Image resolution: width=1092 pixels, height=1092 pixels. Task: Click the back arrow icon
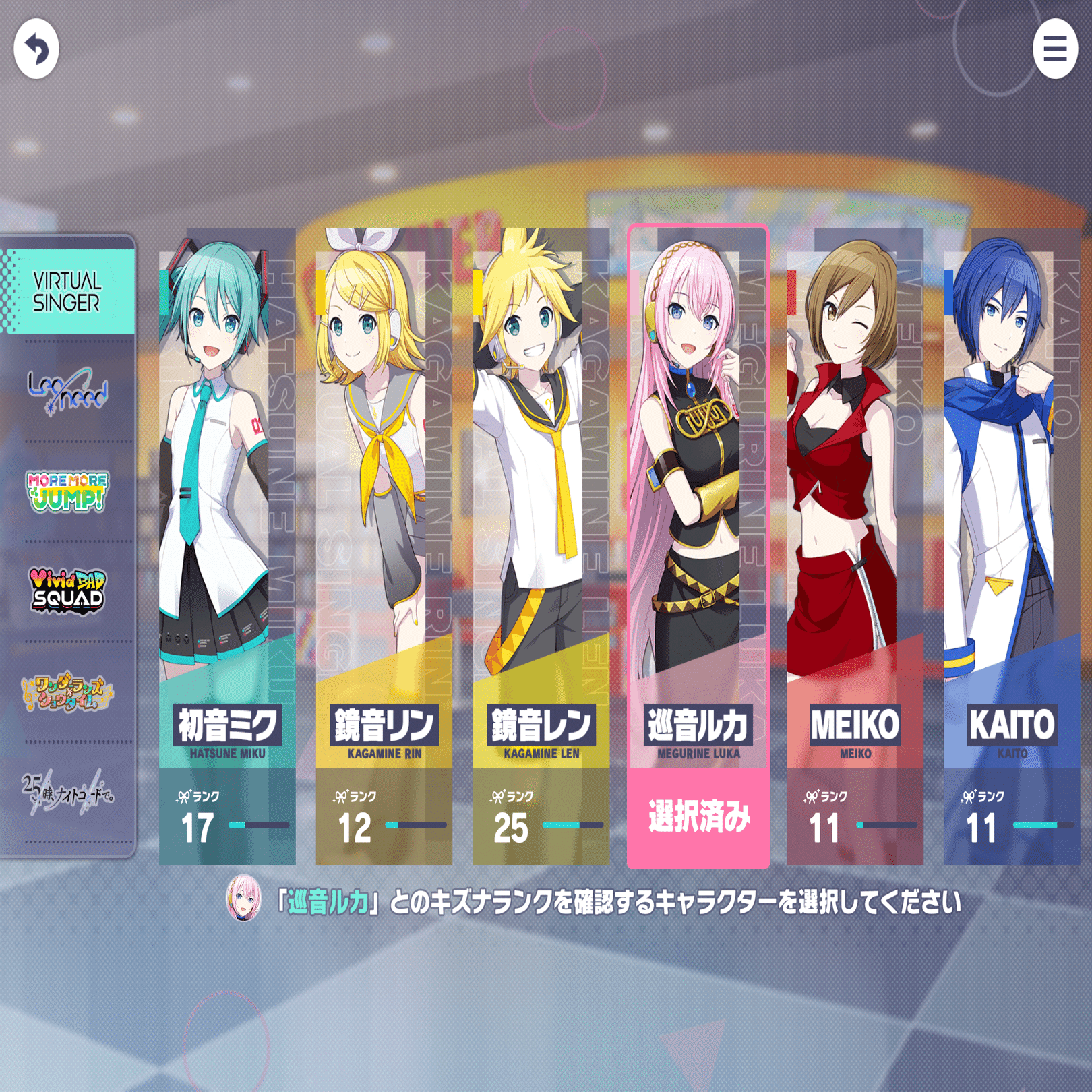pyautogui.click(x=37, y=49)
